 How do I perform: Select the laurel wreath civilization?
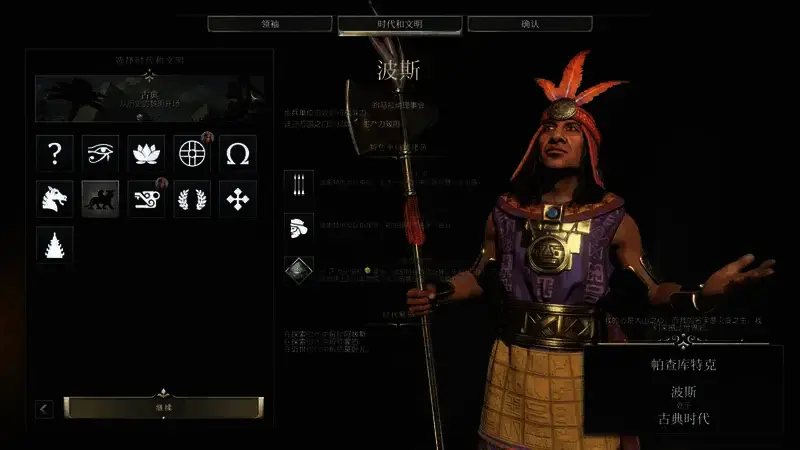(x=192, y=199)
